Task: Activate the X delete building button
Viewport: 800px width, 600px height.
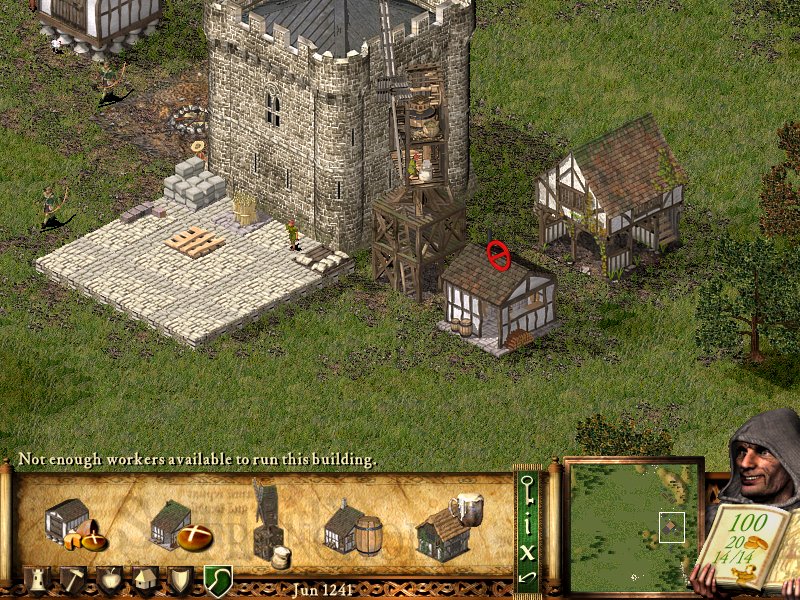Action: (x=527, y=549)
